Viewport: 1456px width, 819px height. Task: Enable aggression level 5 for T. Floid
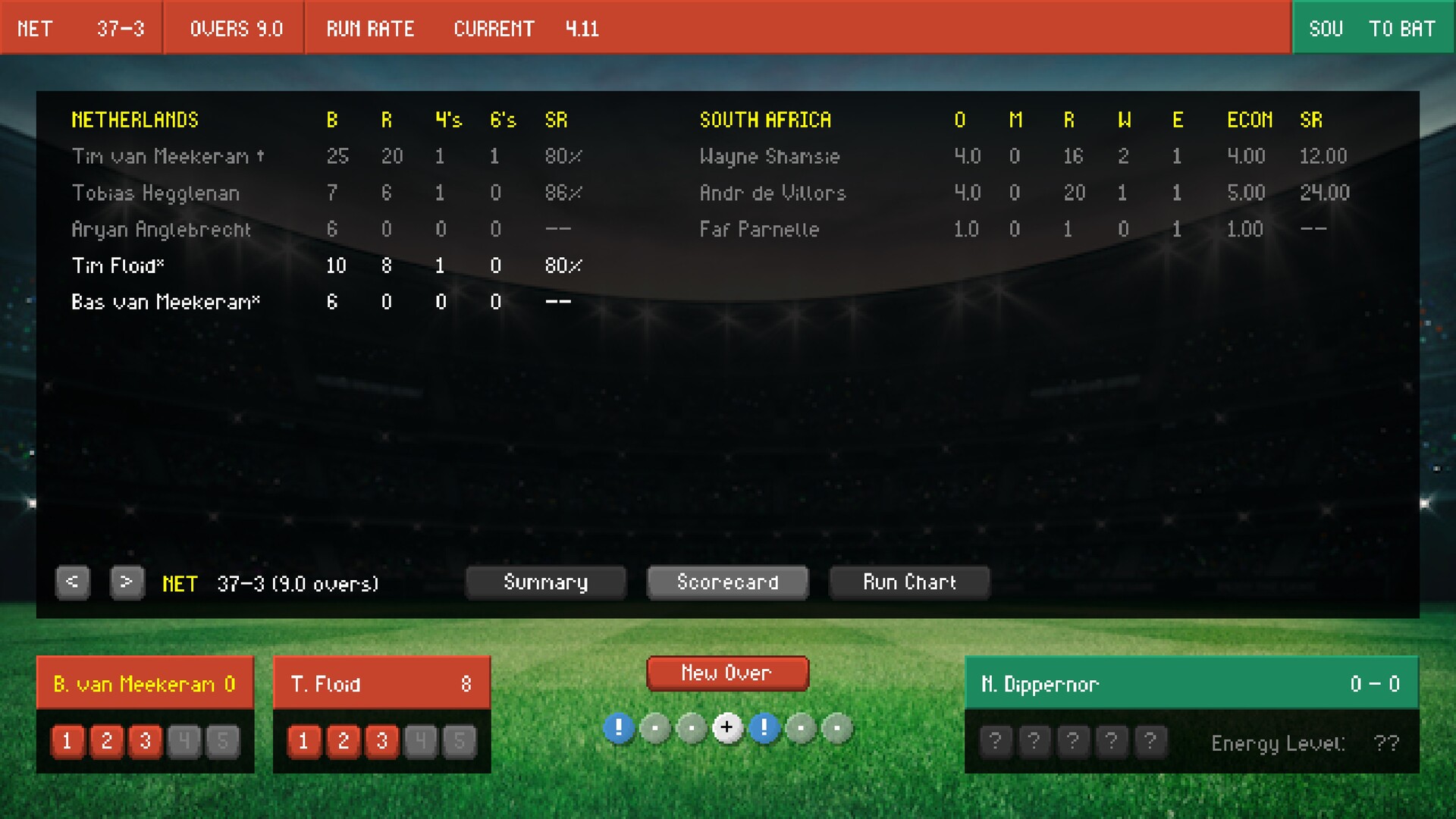[x=460, y=742]
